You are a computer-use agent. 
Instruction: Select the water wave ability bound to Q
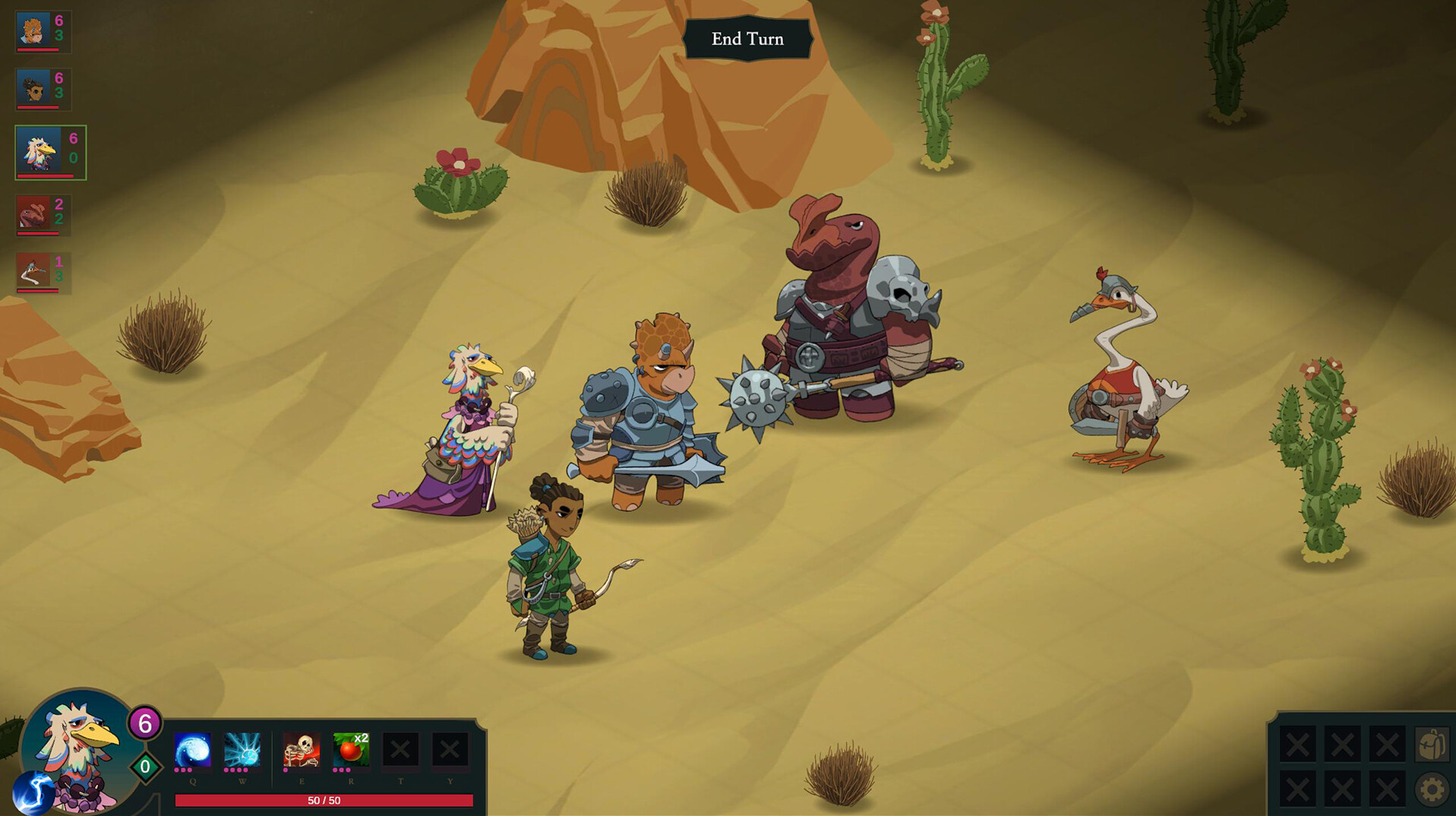[191, 751]
